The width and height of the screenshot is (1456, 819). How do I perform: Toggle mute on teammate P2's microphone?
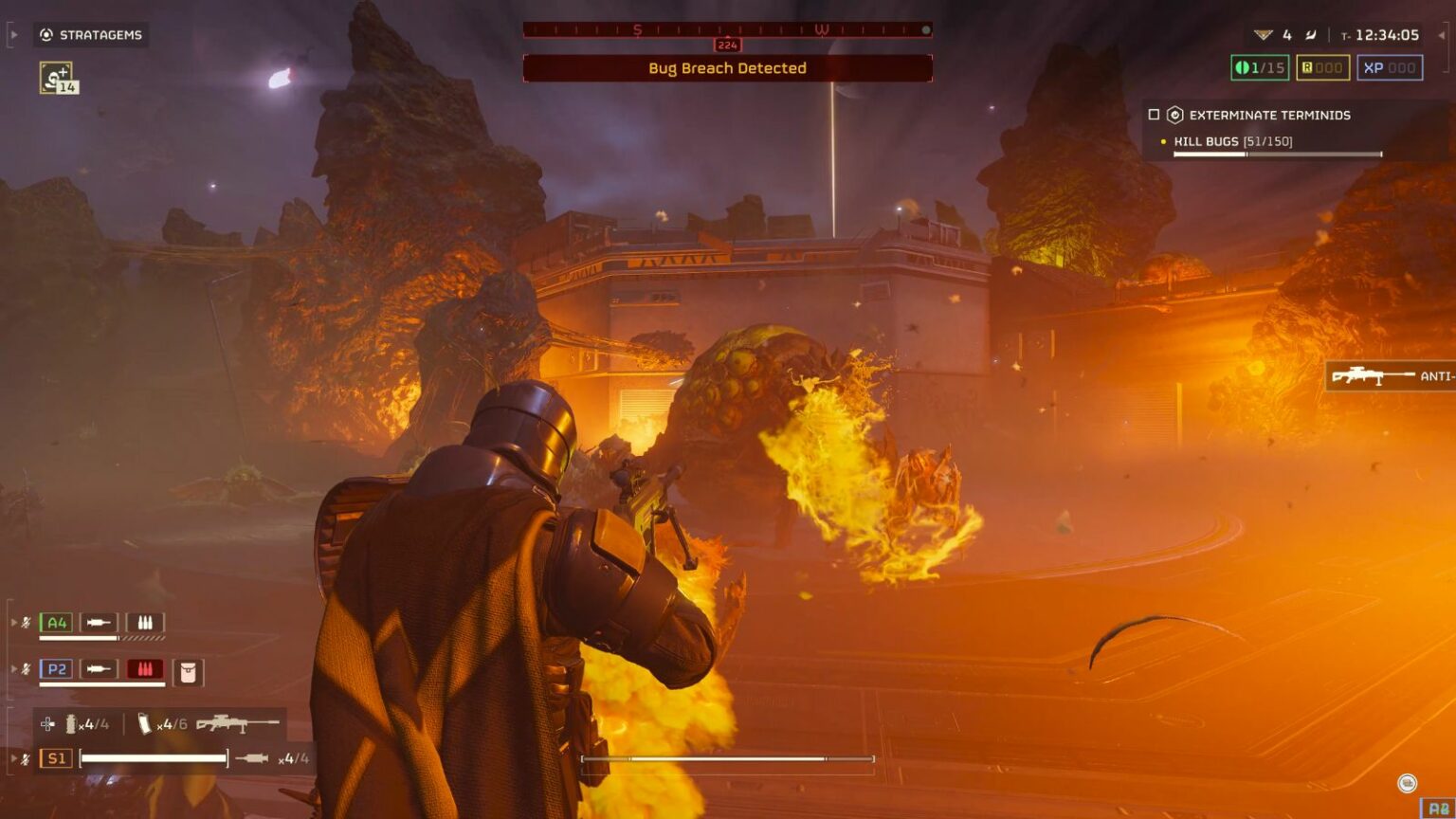pos(26,669)
